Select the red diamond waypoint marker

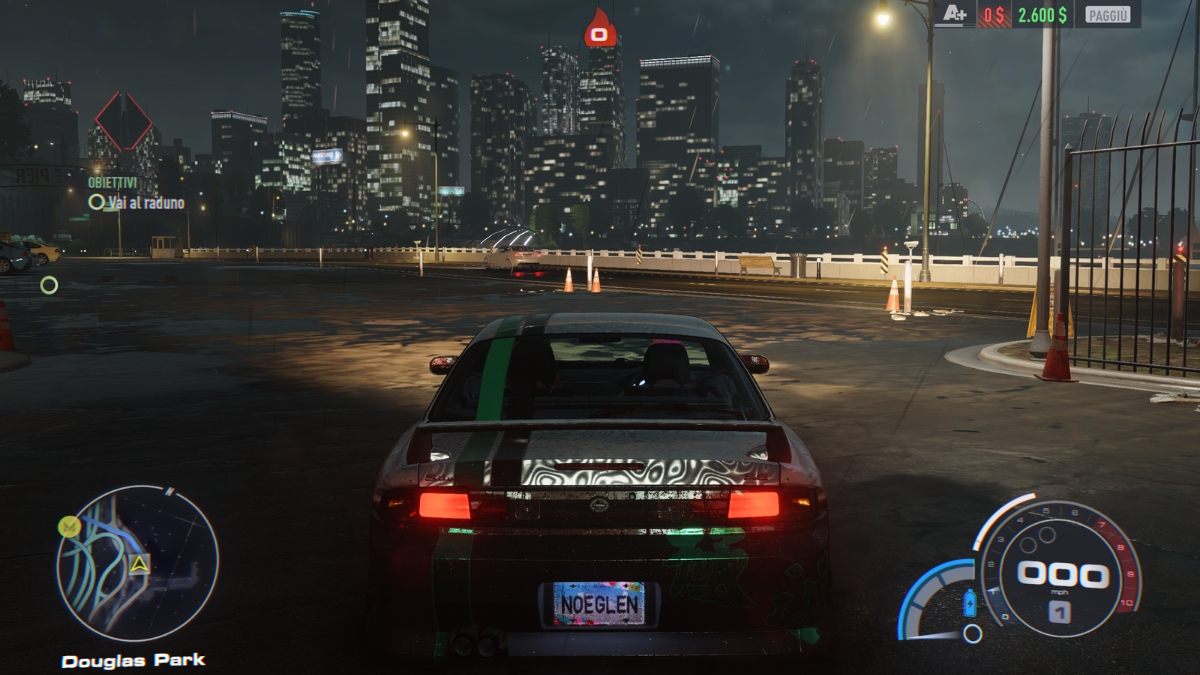(x=123, y=122)
